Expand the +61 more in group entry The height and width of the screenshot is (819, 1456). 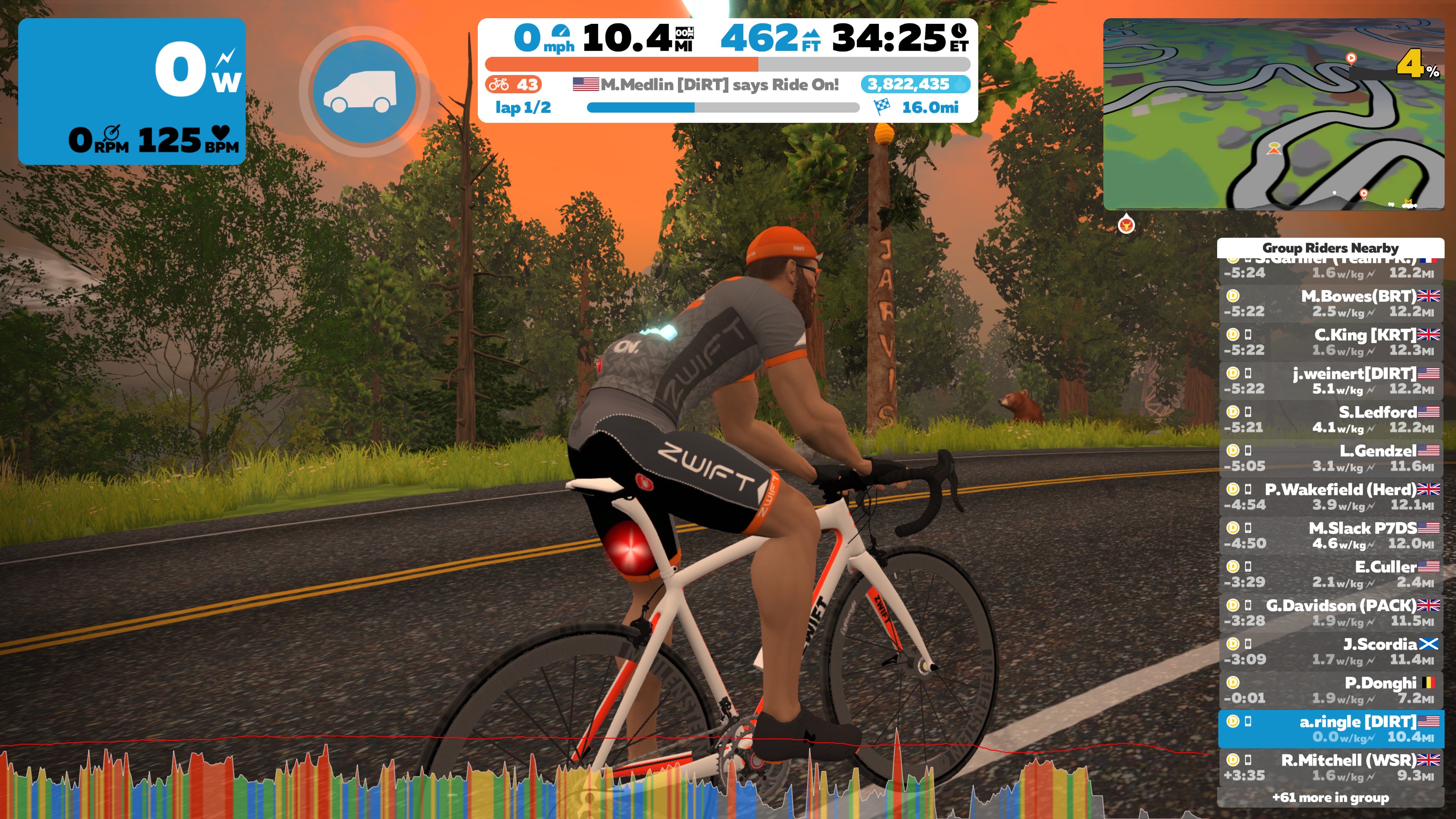point(1330,797)
